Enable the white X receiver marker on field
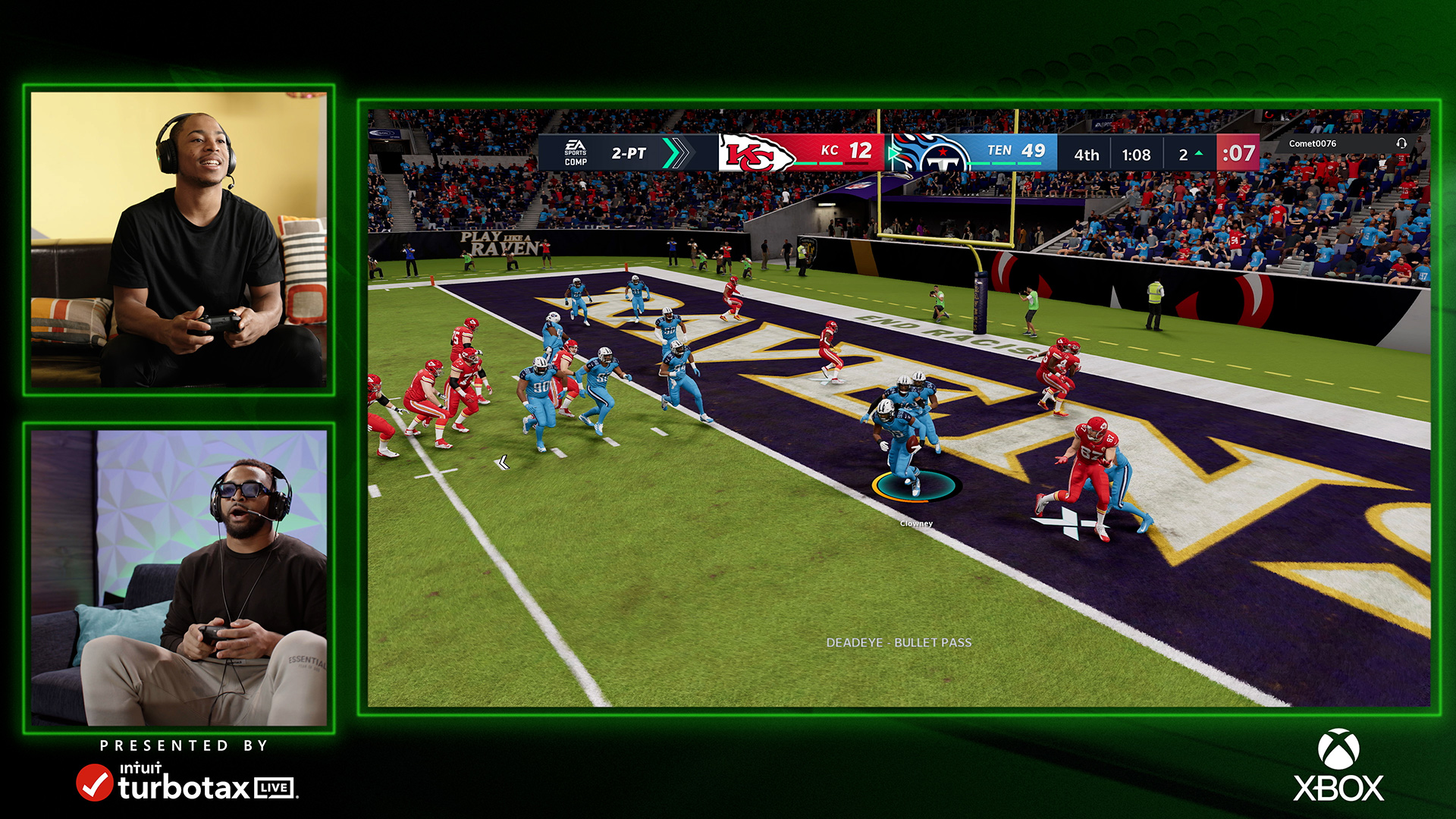 pyautogui.click(x=1071, y=522)
